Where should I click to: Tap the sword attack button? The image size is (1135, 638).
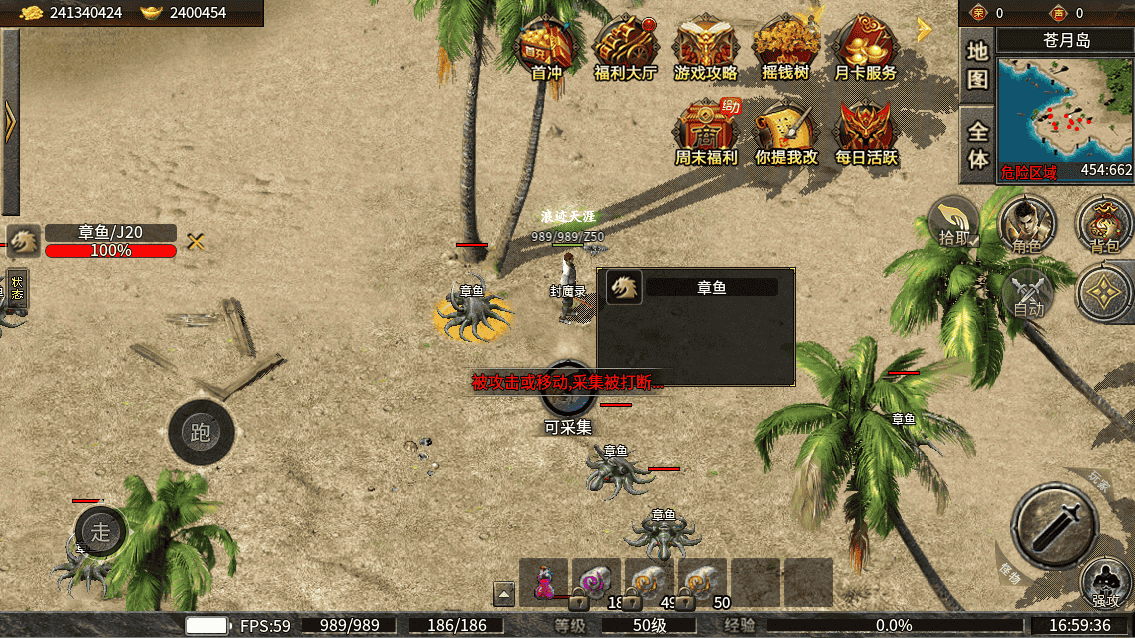pyautogui.click(x=1054, y=524)
